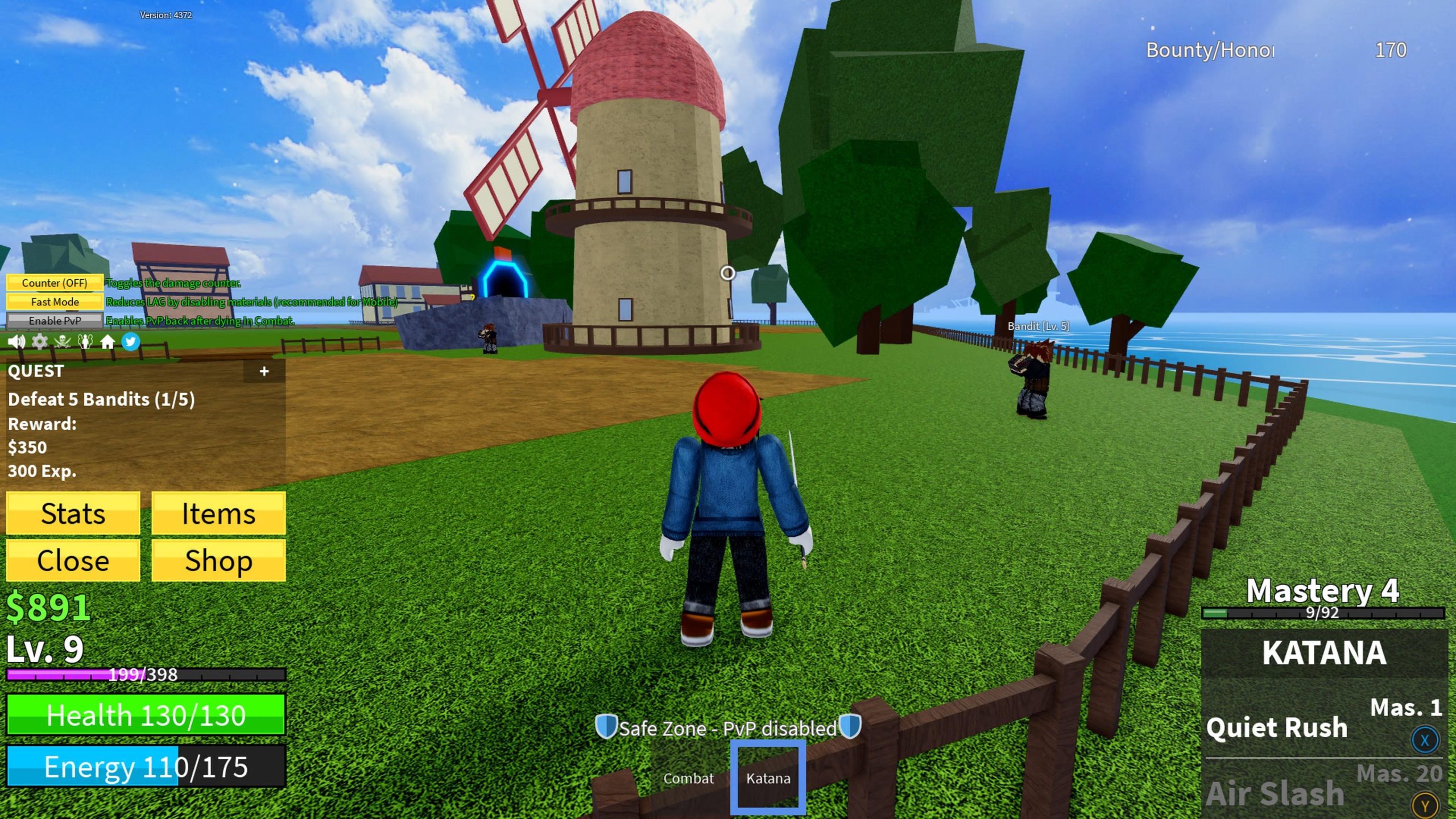The height and width of the screenshot is (819, 1456).
Task: Select the Katana hotbar slot
Action: click(x=768, y=778)
